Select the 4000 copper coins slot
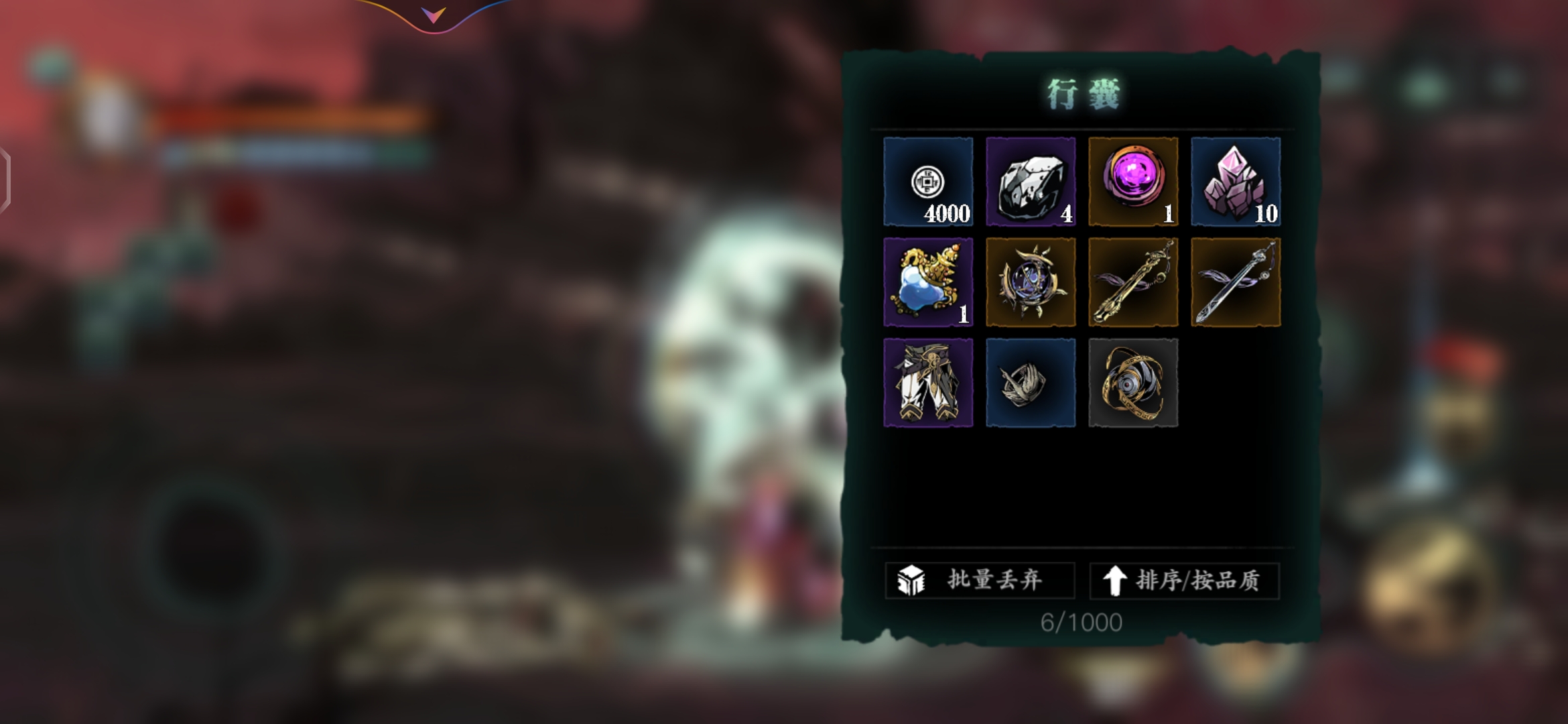Screen dimensions: 1568x724 (x=928, y=182)
